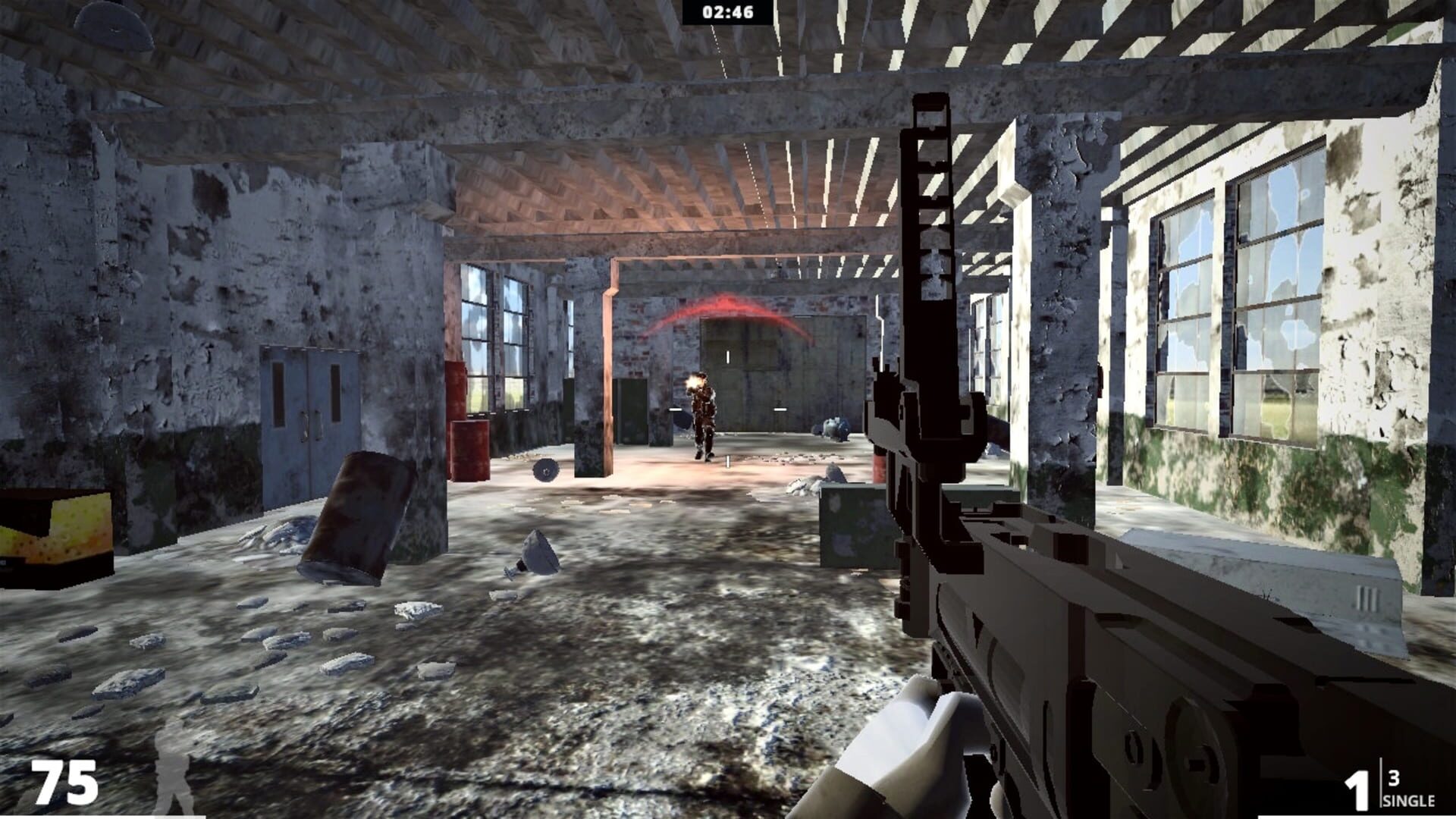The image size is (1456, 819).
Task: Expand the health display panel
Action: coord(64,782)
